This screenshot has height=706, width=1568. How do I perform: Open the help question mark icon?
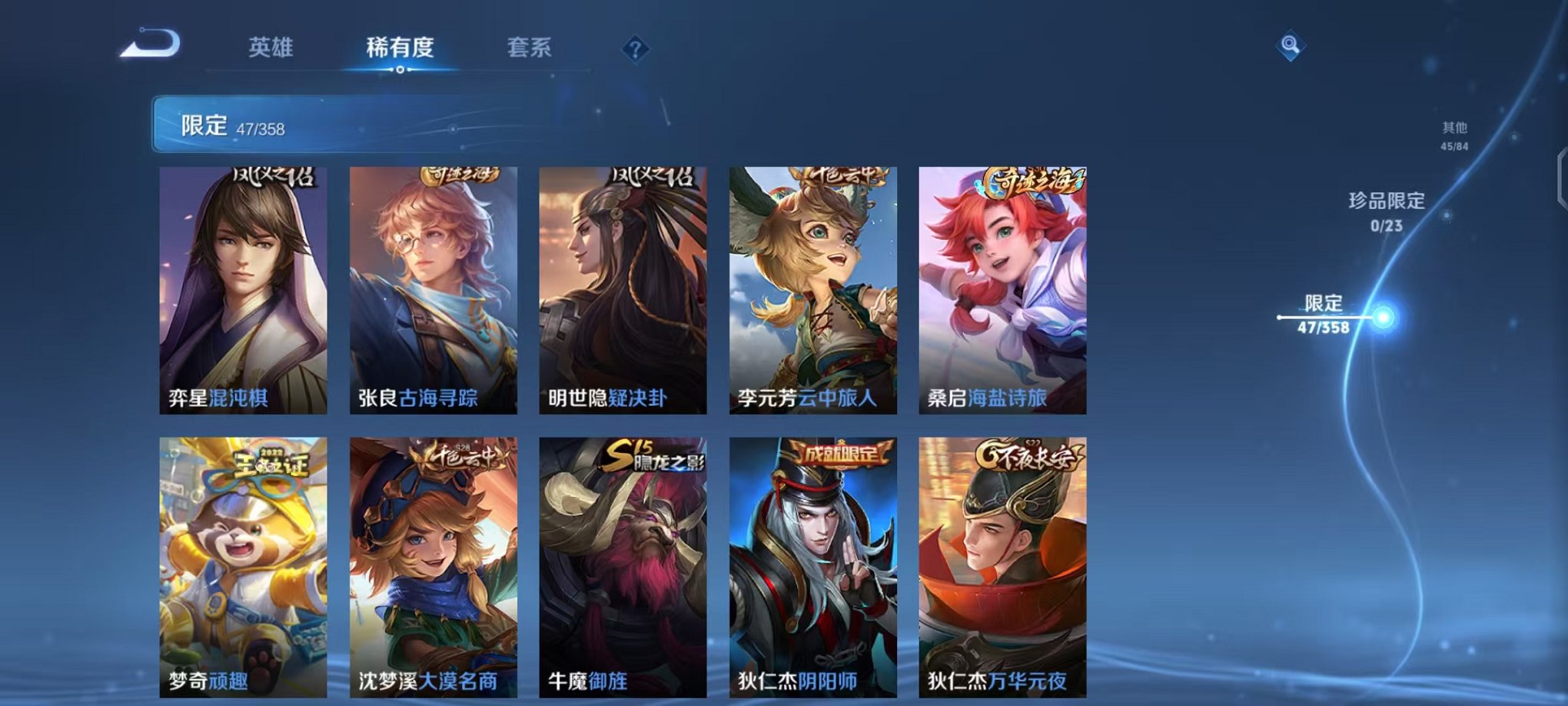[633, 49]
